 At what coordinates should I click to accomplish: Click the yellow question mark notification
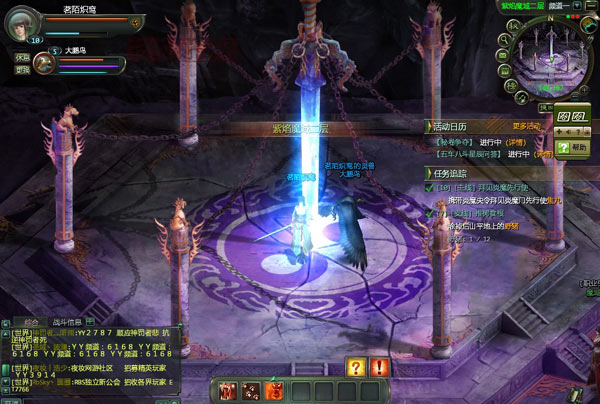(356, 367)
